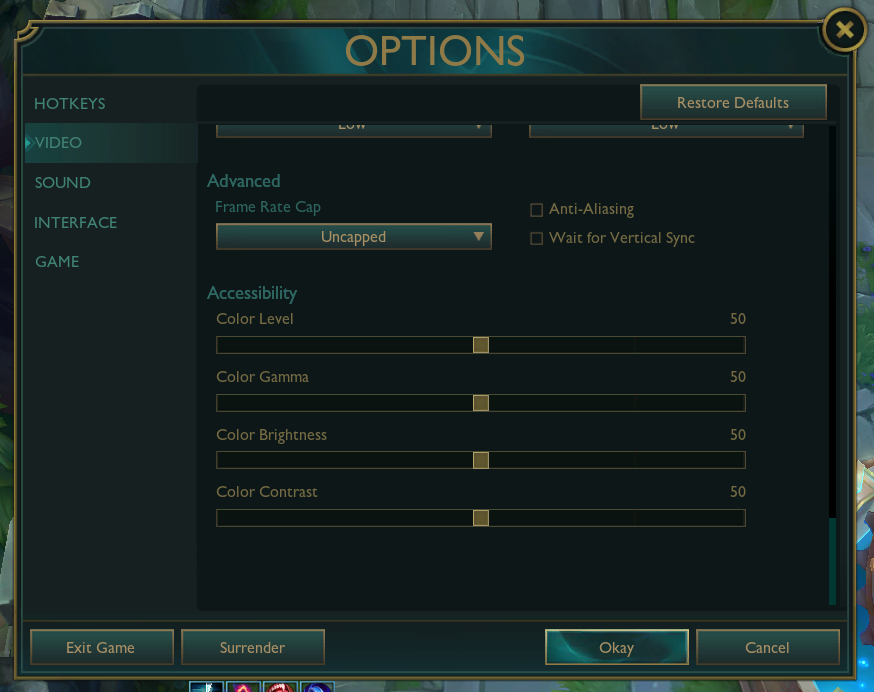Click the Color Contrast slider handle
The width and height of the screenshot is (874, 692).
tap(481, 518)
